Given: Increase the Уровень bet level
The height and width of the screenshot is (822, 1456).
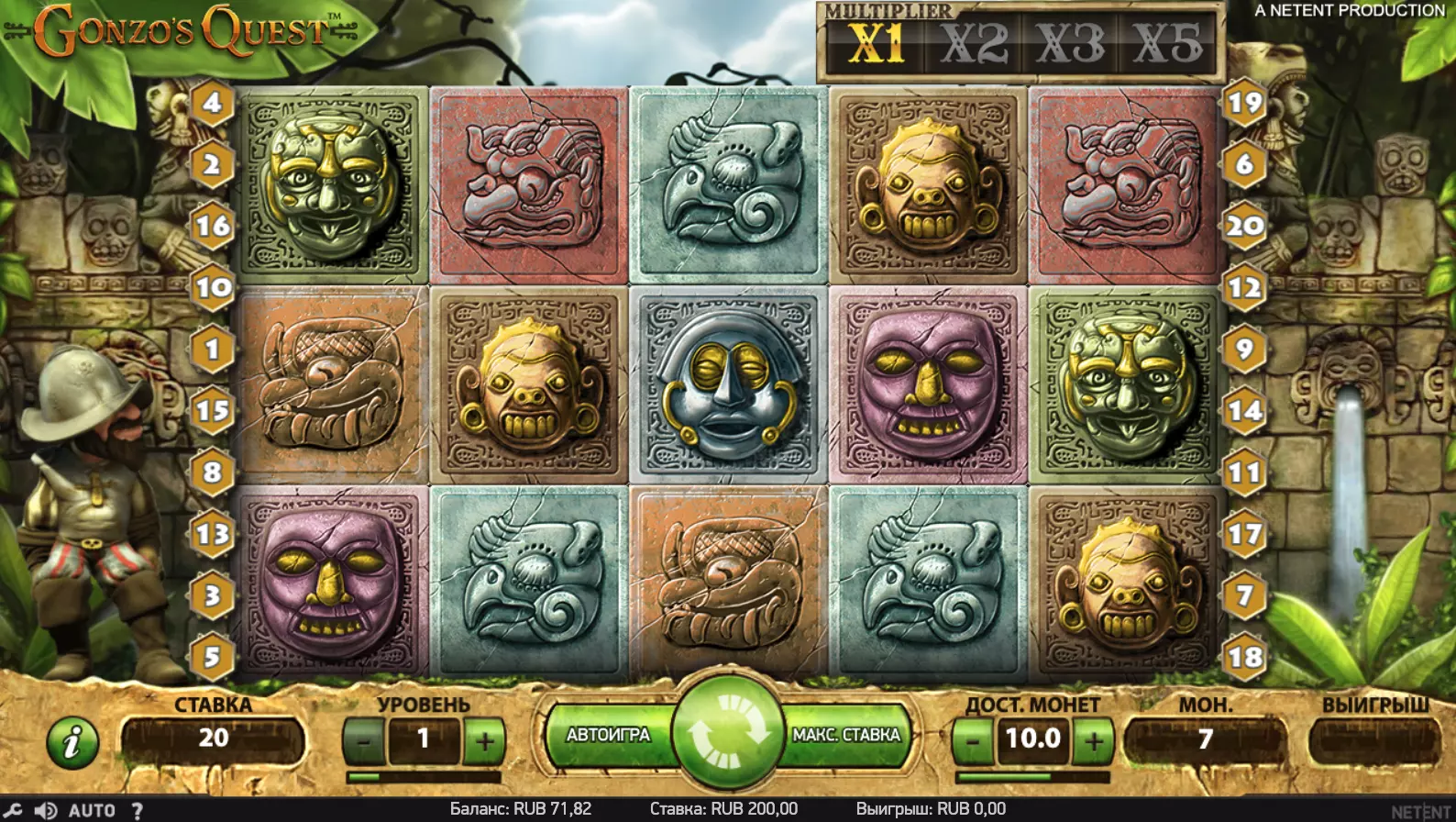Looking at the screenshot, I should [484, 739].
